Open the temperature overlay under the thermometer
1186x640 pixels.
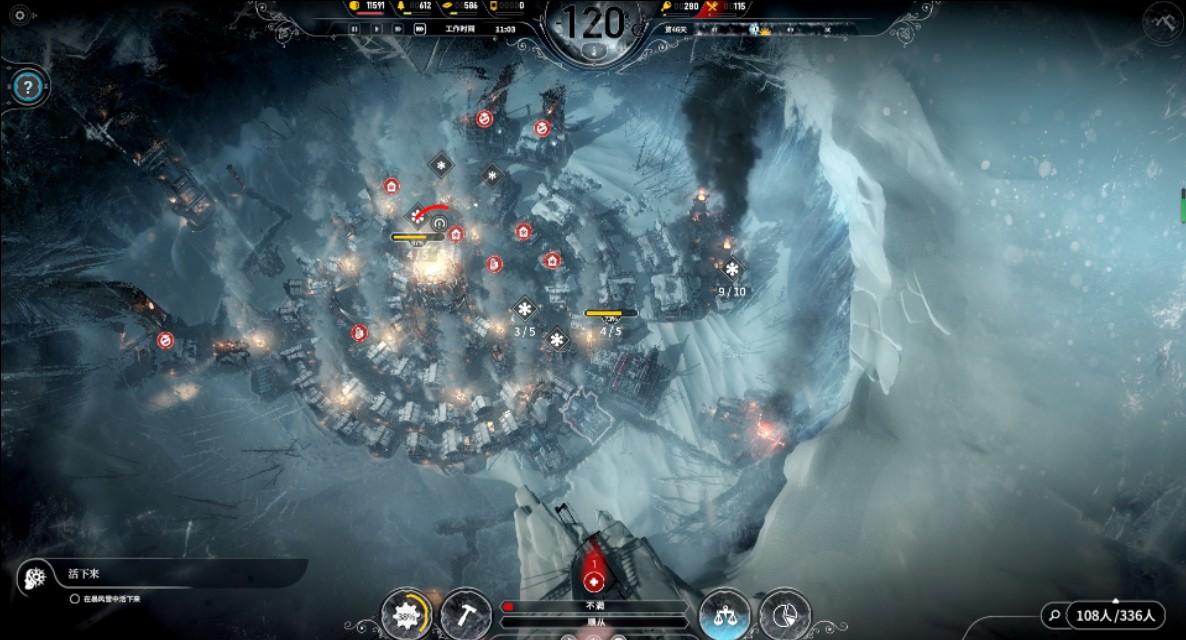594,49
